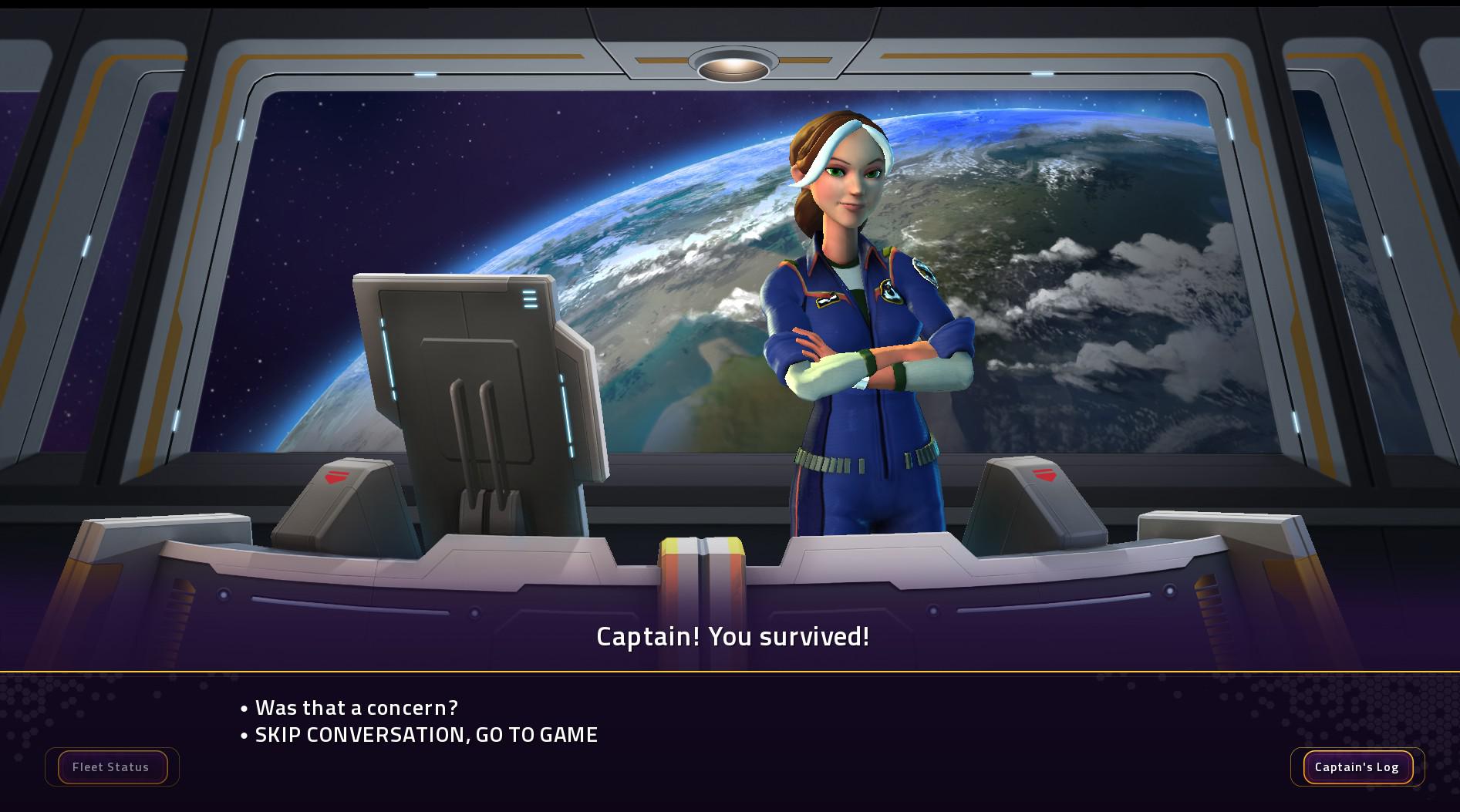This screenshot has height=812, width=1460.
Task: Click the 'Was that a concern?' response
Action: pos(356,706)
